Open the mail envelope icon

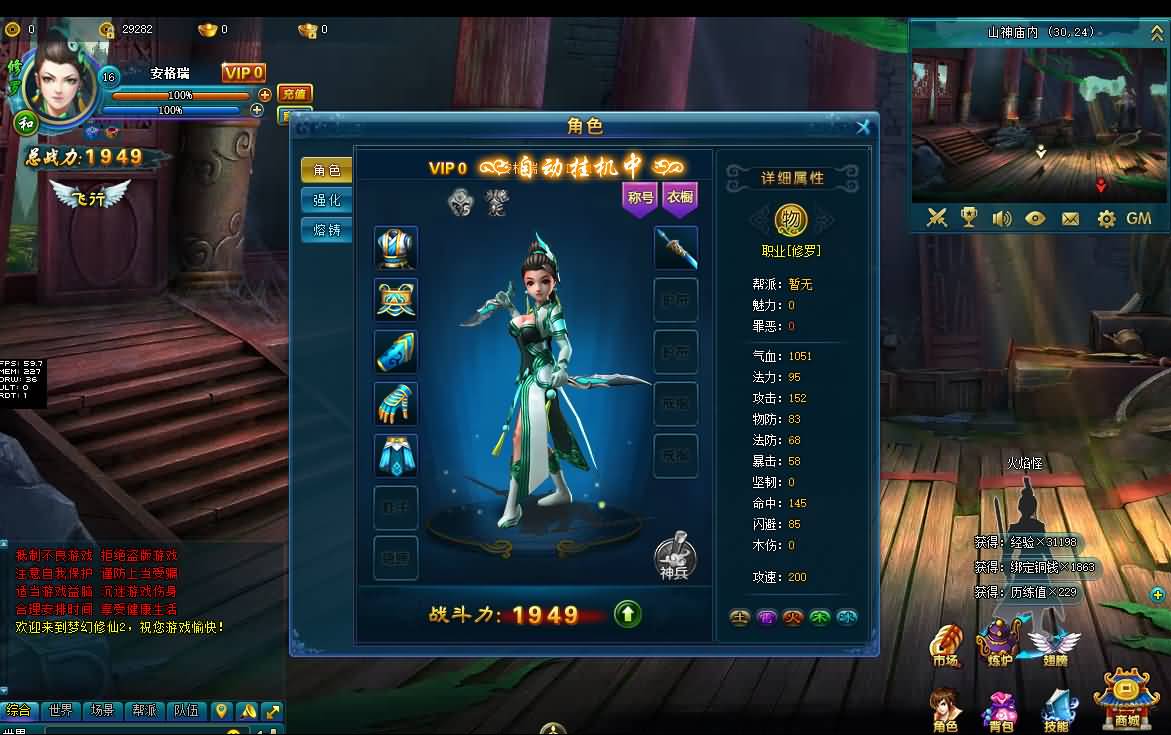click(1070, 218)
